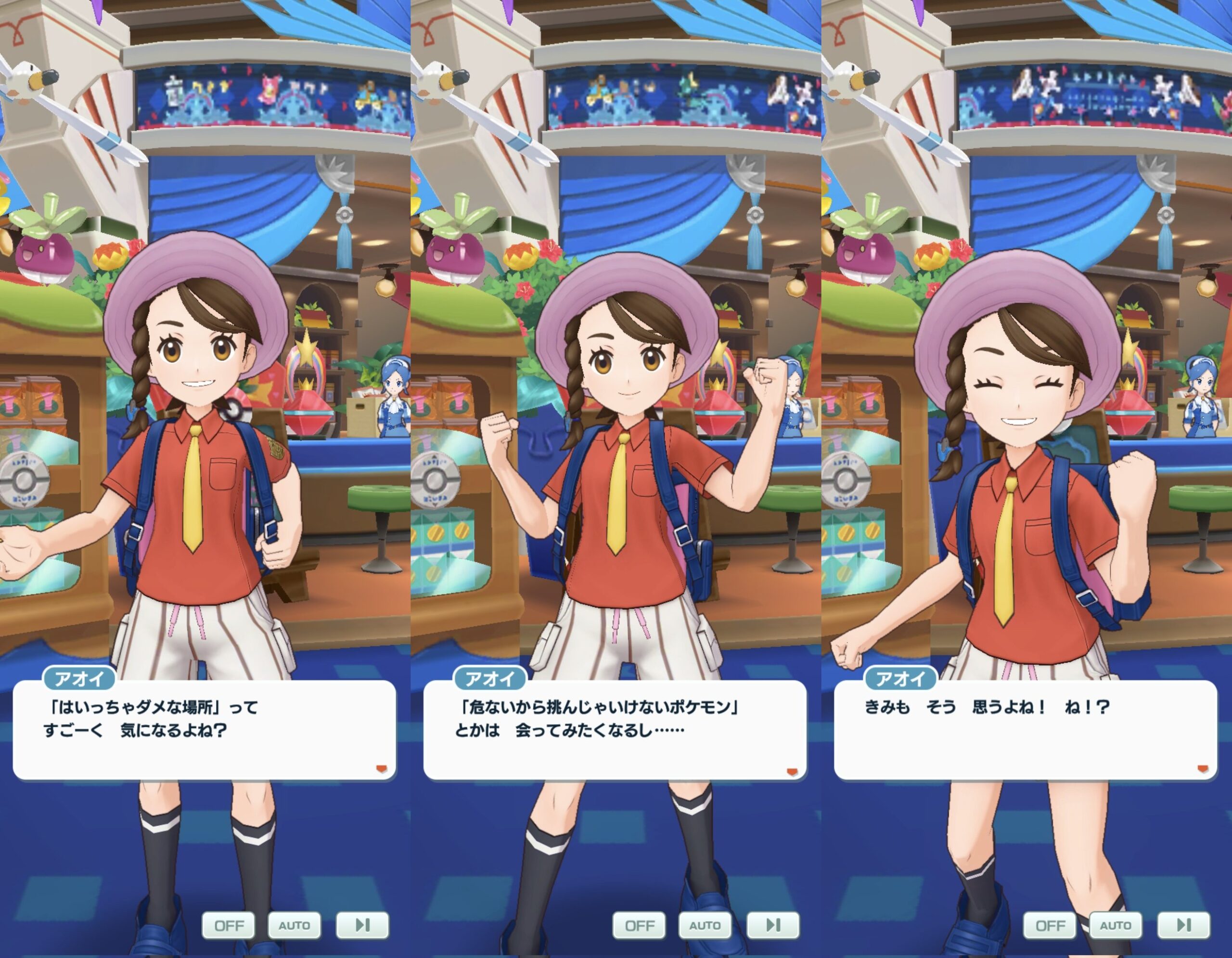1232x958 pixels.
Task: Activate AUTO beneath the きみも そう 思うよね dialogue
Action: 1115,925
